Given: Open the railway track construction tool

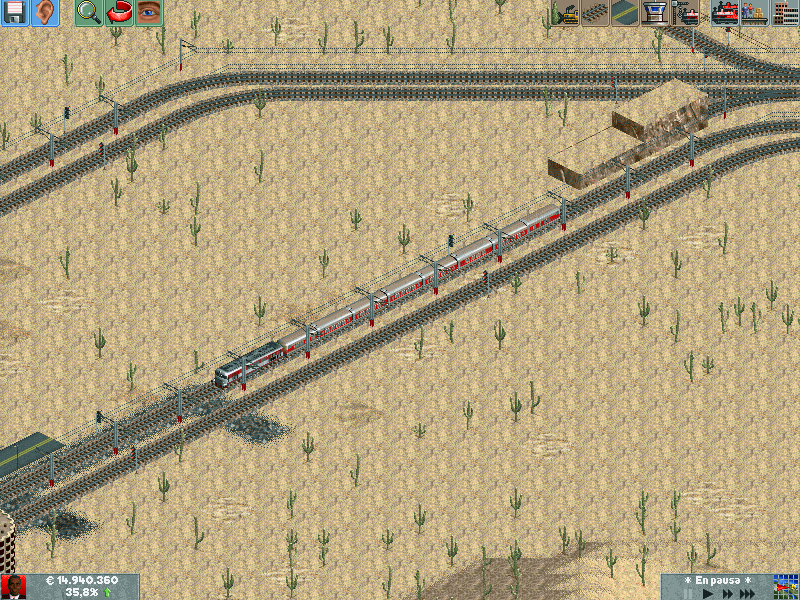Looking at the screenshot, I should click(x=597, y=13).
